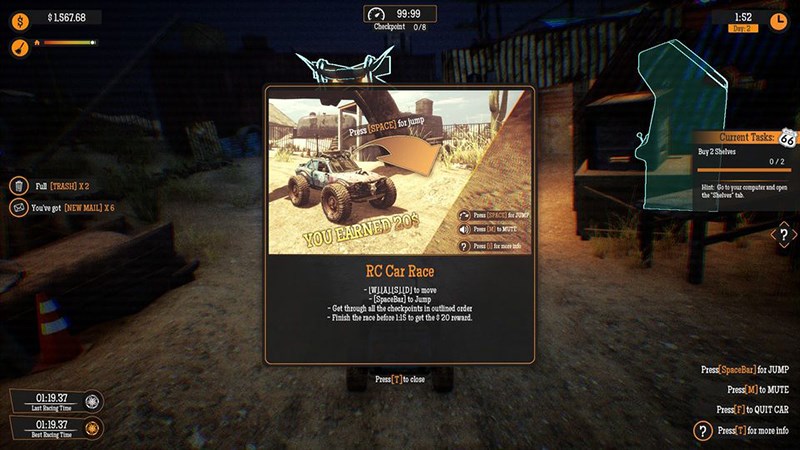Expand the question mark hint arrow
800x450 pixels.
click(x=784, y=236)
